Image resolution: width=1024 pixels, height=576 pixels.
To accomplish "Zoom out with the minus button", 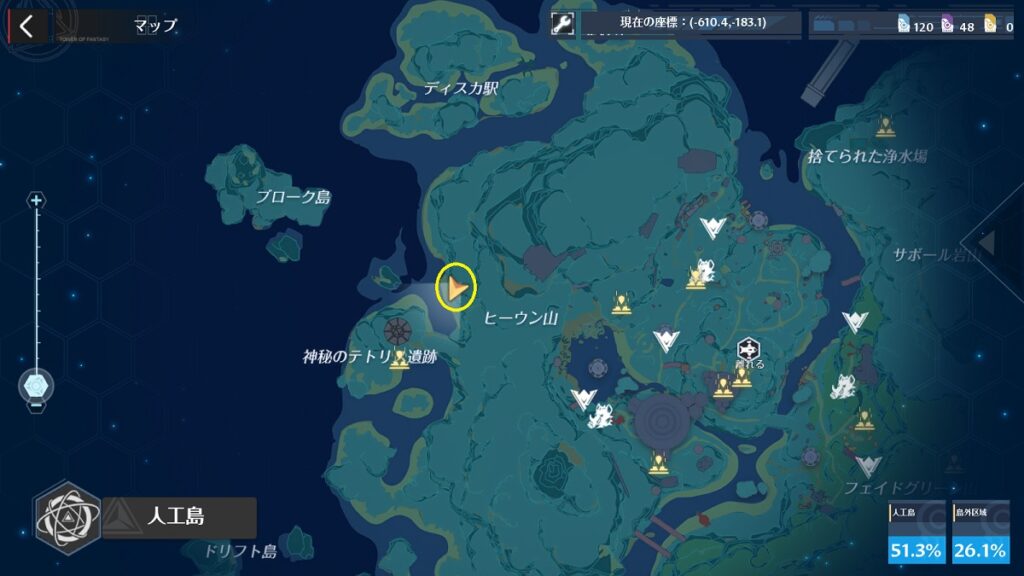I will (37, 406).
